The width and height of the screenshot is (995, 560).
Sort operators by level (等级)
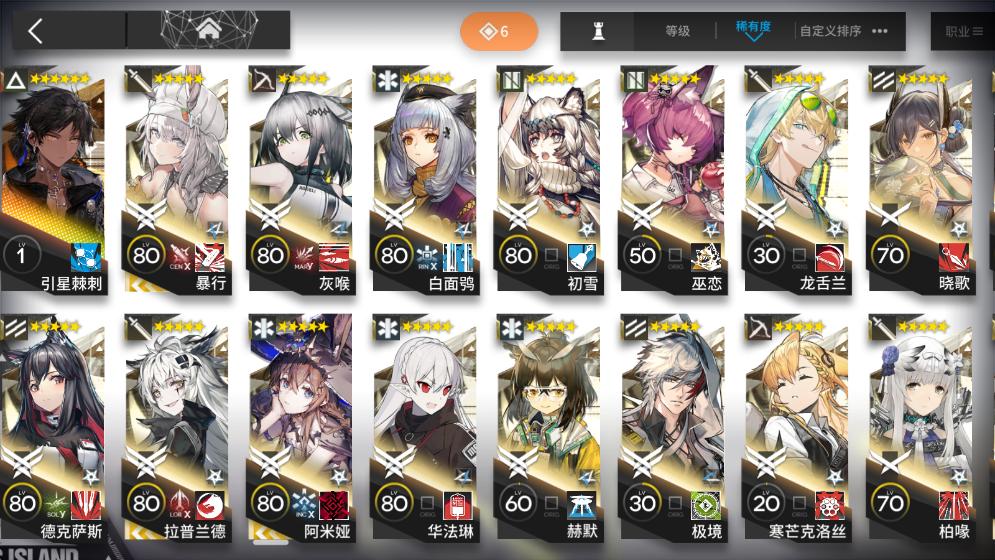click(x=677, y=31)
